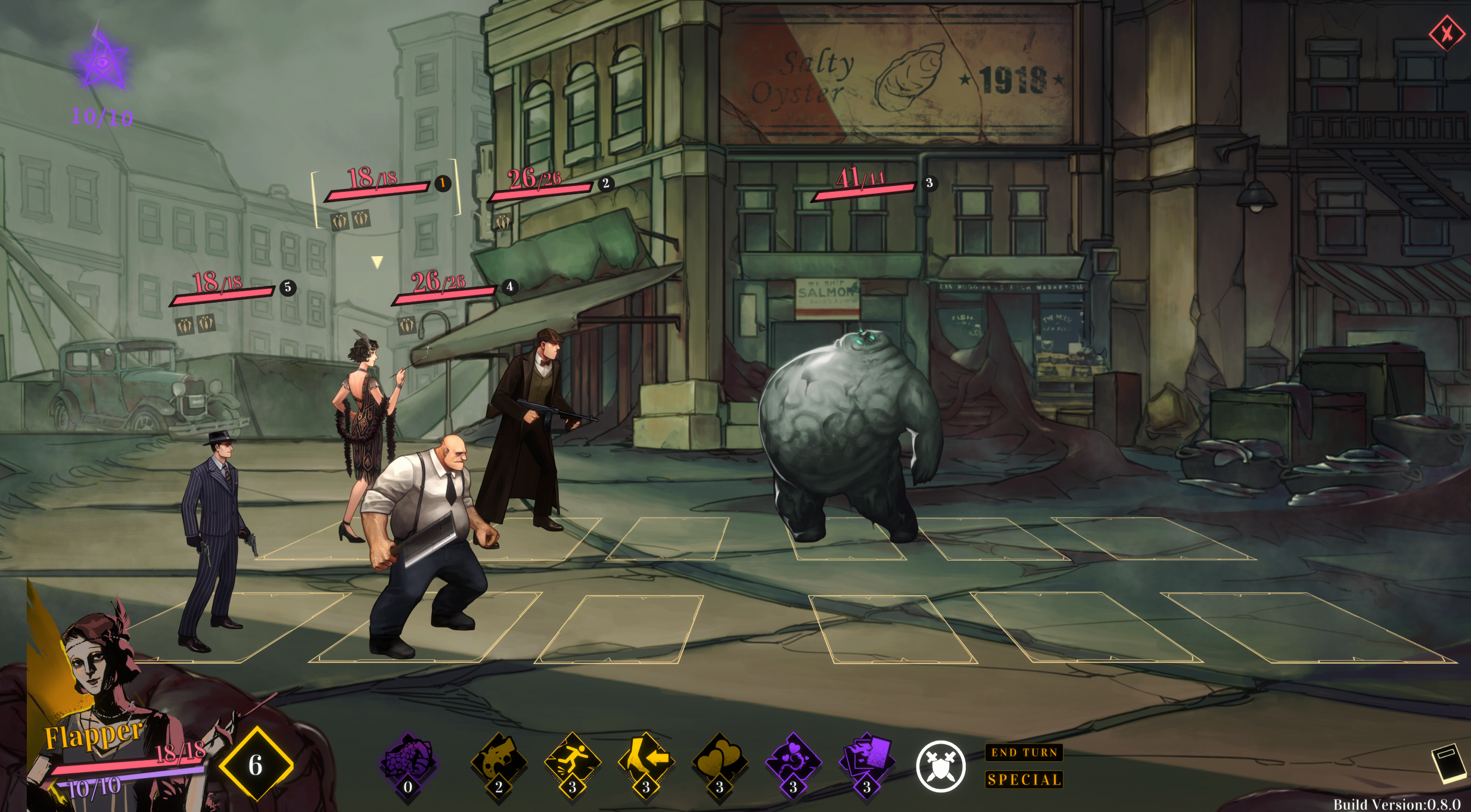Open the journal book icon
1471x812 pixels.
(x=1448, y=763)
